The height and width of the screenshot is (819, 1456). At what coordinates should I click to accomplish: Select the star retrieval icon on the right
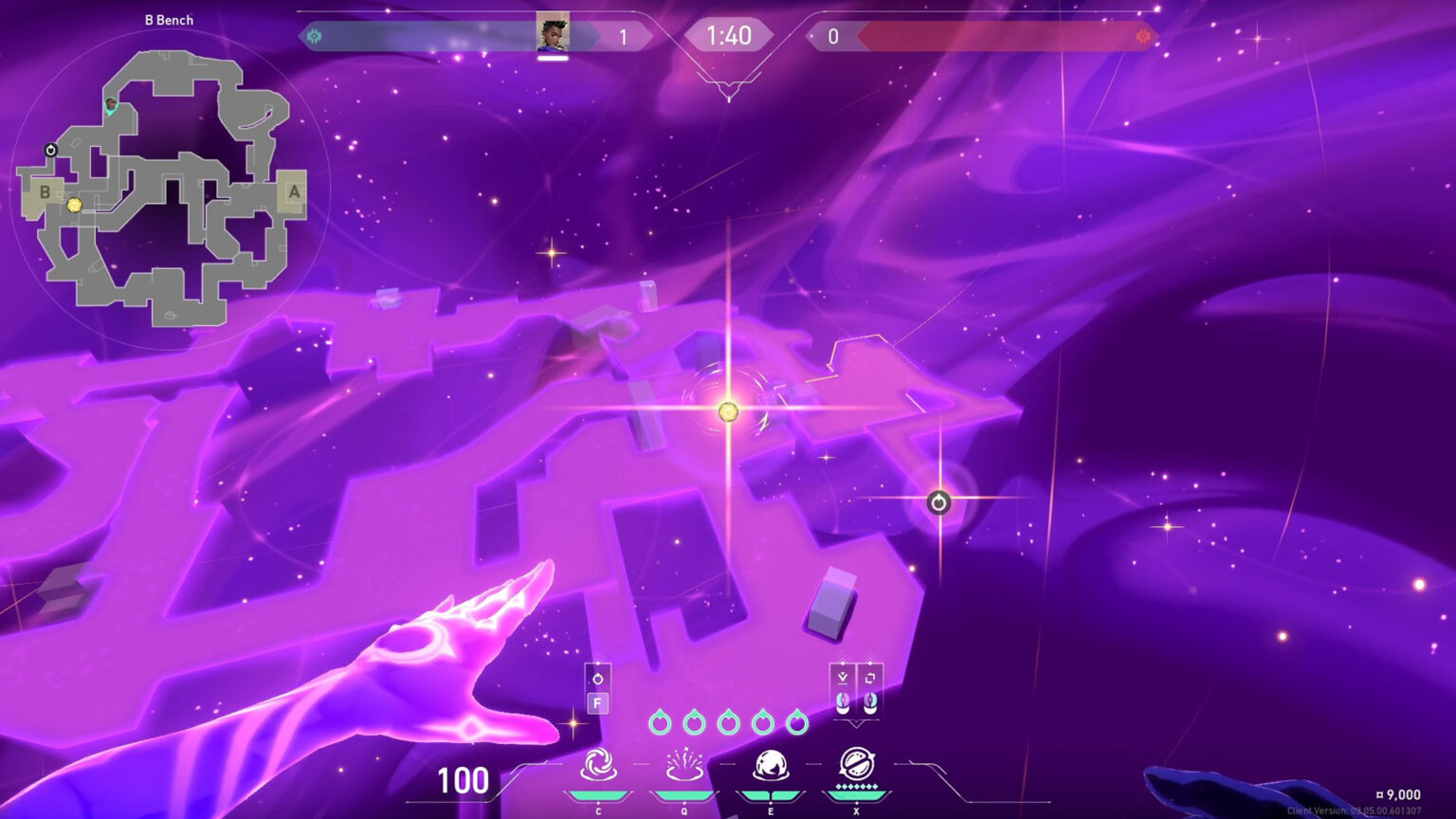[937, 503]
